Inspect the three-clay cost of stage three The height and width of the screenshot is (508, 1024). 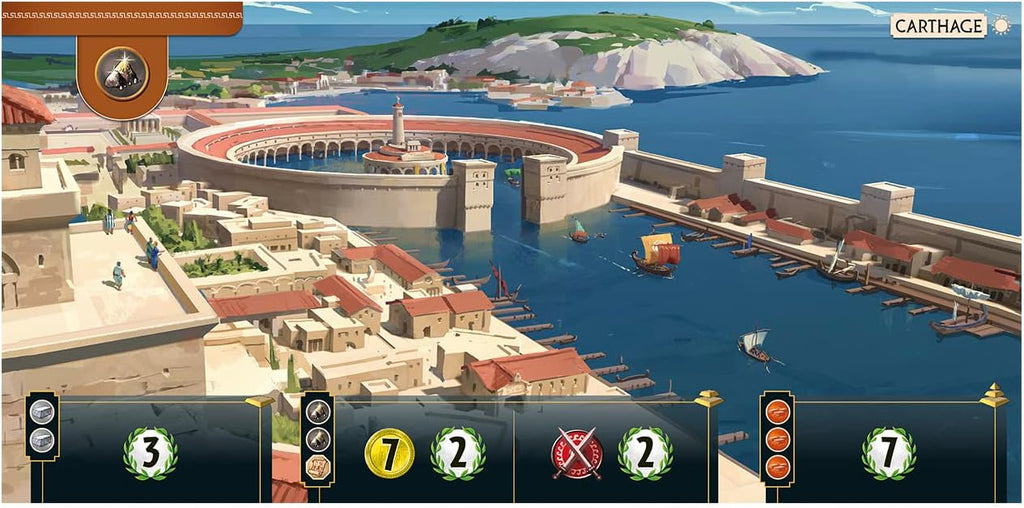pyautogui.click(x=777, y=438)
